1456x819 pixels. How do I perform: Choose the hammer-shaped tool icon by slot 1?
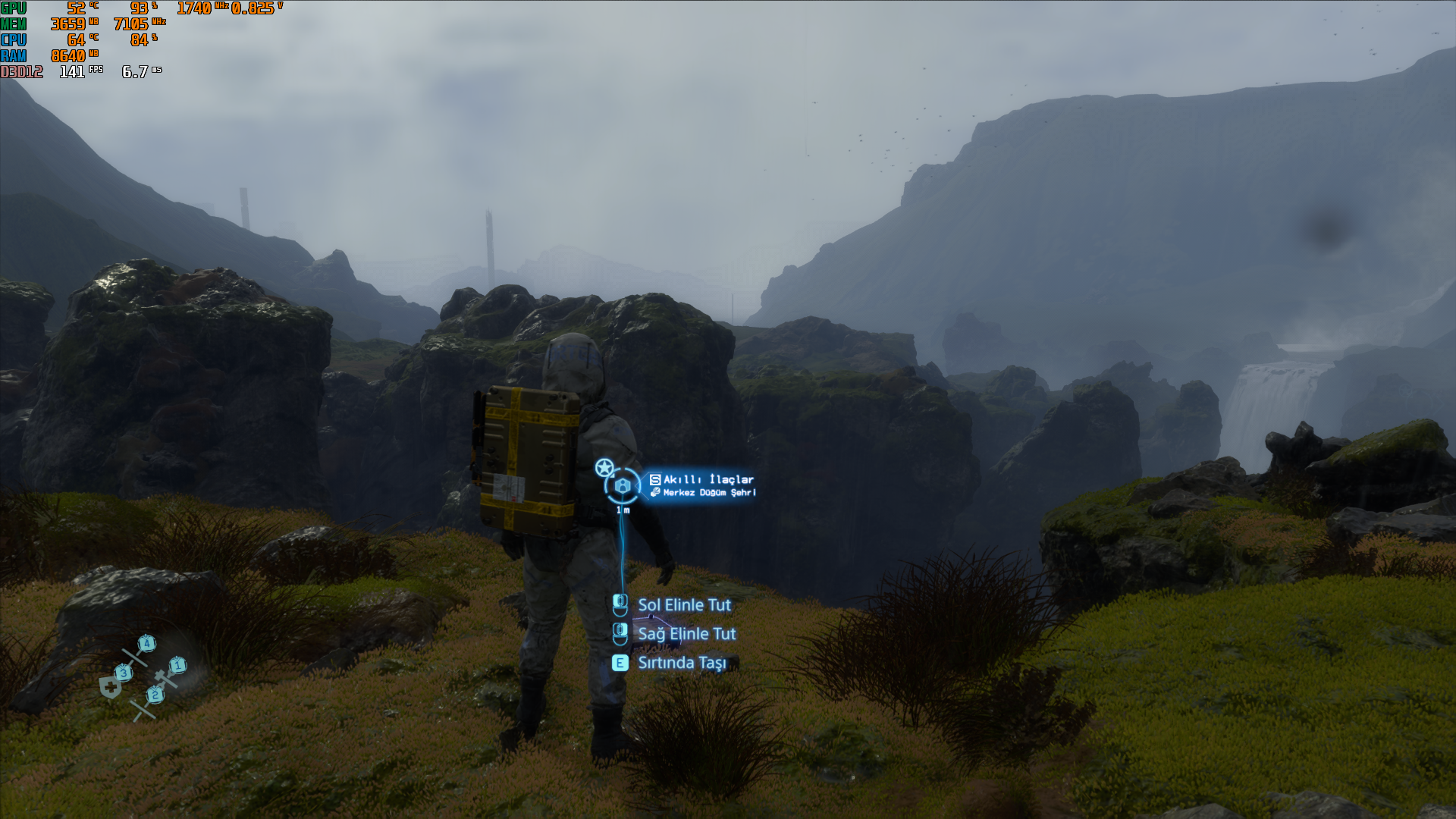point(165,677)
